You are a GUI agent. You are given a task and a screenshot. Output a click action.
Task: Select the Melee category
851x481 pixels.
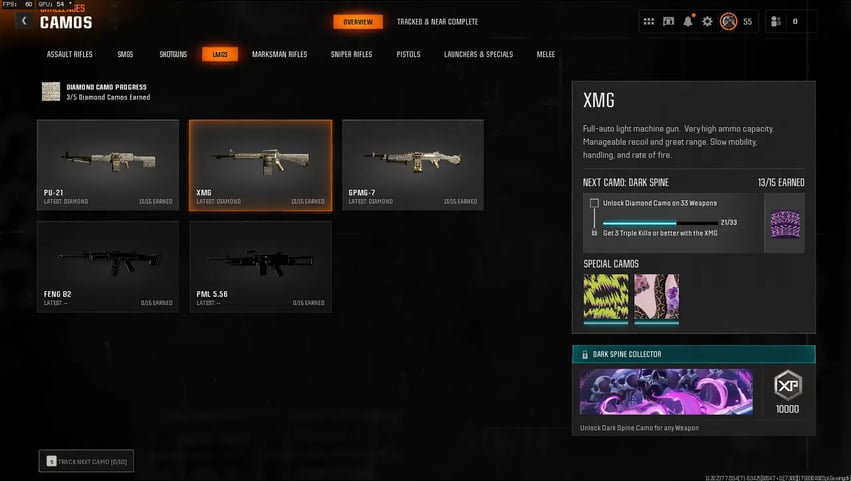coord(545,54)
